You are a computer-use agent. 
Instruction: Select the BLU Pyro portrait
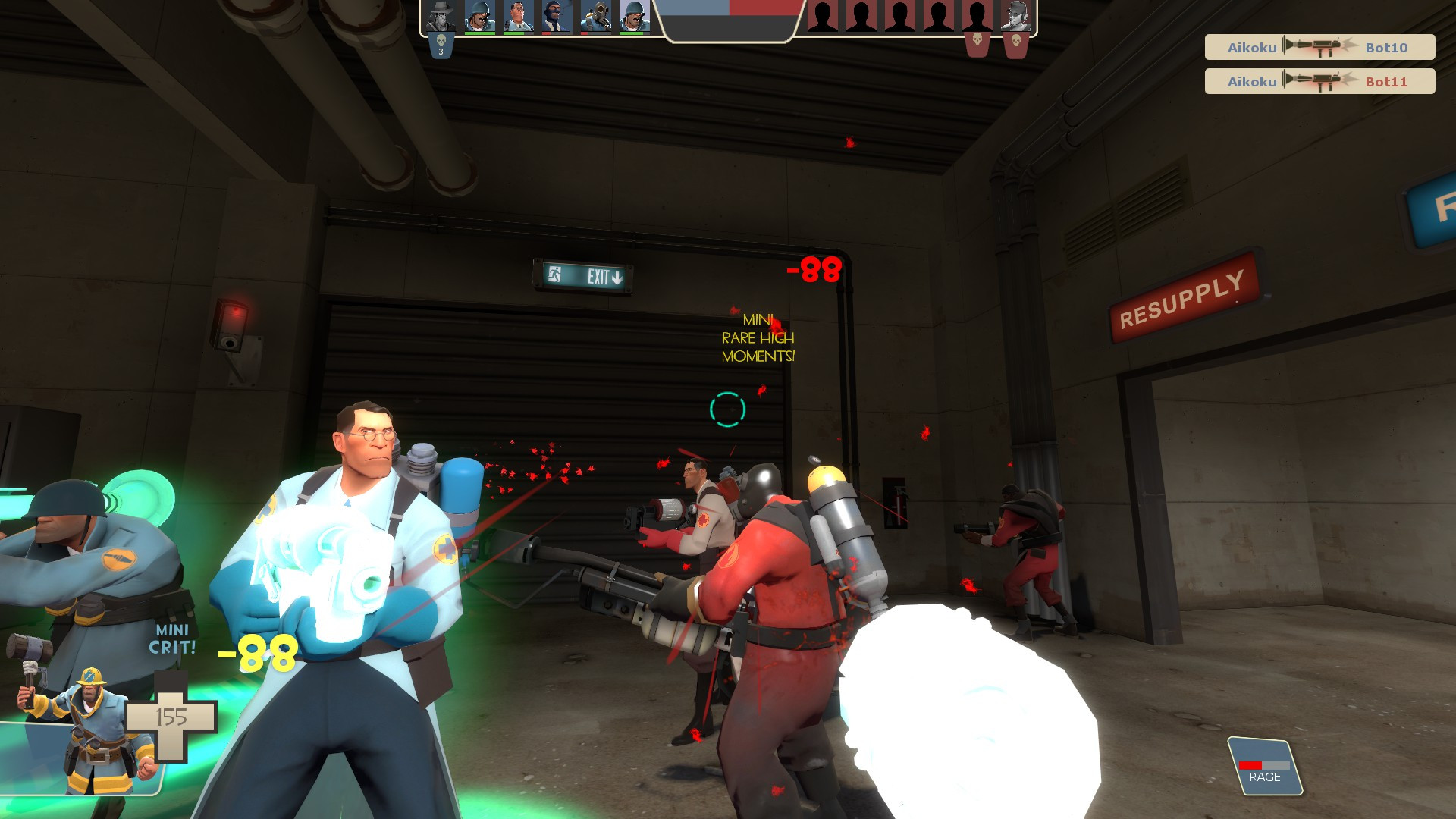[x=594, y=17]
